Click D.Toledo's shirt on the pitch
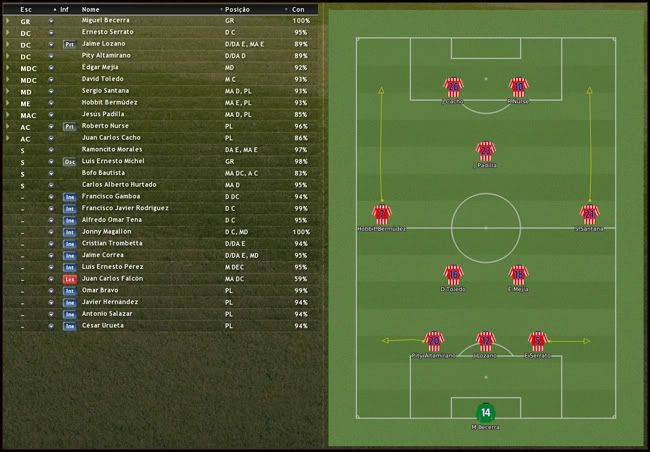 (x=453, y=275)
